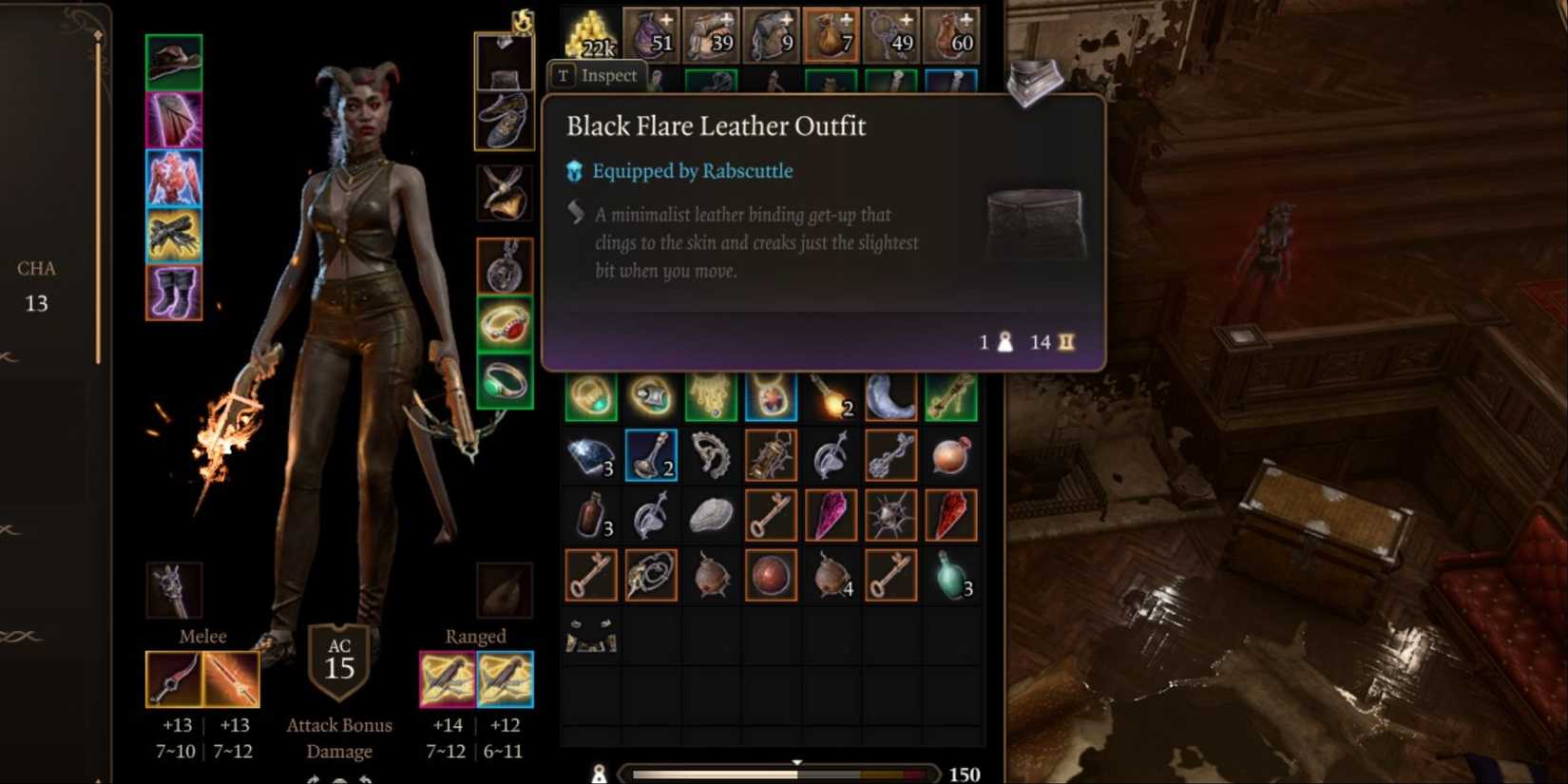This screenshot has width=1568, height=784.
Task: Click the supply sack icon showing 39
Action: tap(712, 33)
